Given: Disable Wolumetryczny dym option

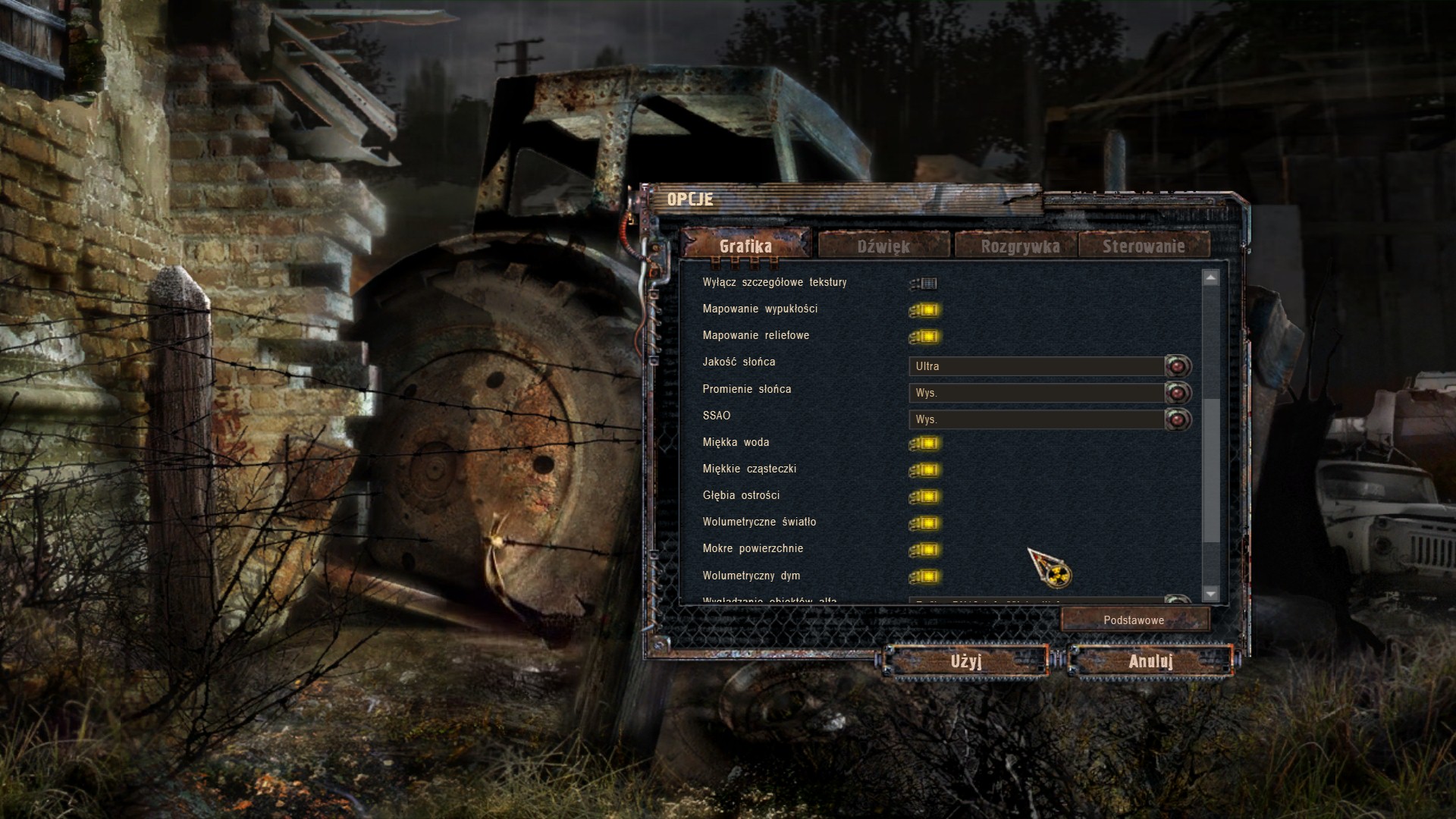Looking at the screenshot, I should click(926, 576).
